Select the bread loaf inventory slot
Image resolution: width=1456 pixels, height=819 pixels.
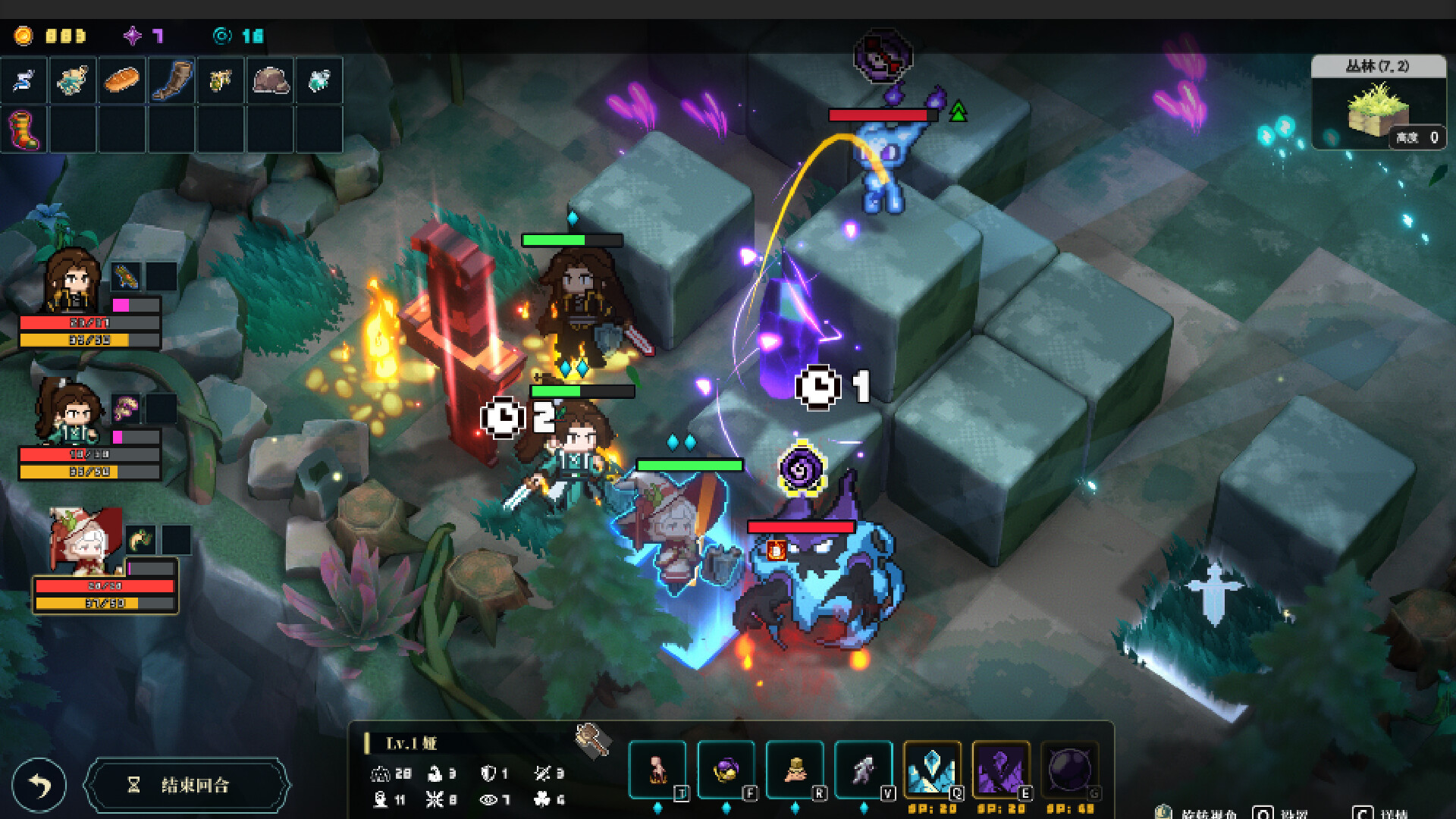click(x=121, y=80)
